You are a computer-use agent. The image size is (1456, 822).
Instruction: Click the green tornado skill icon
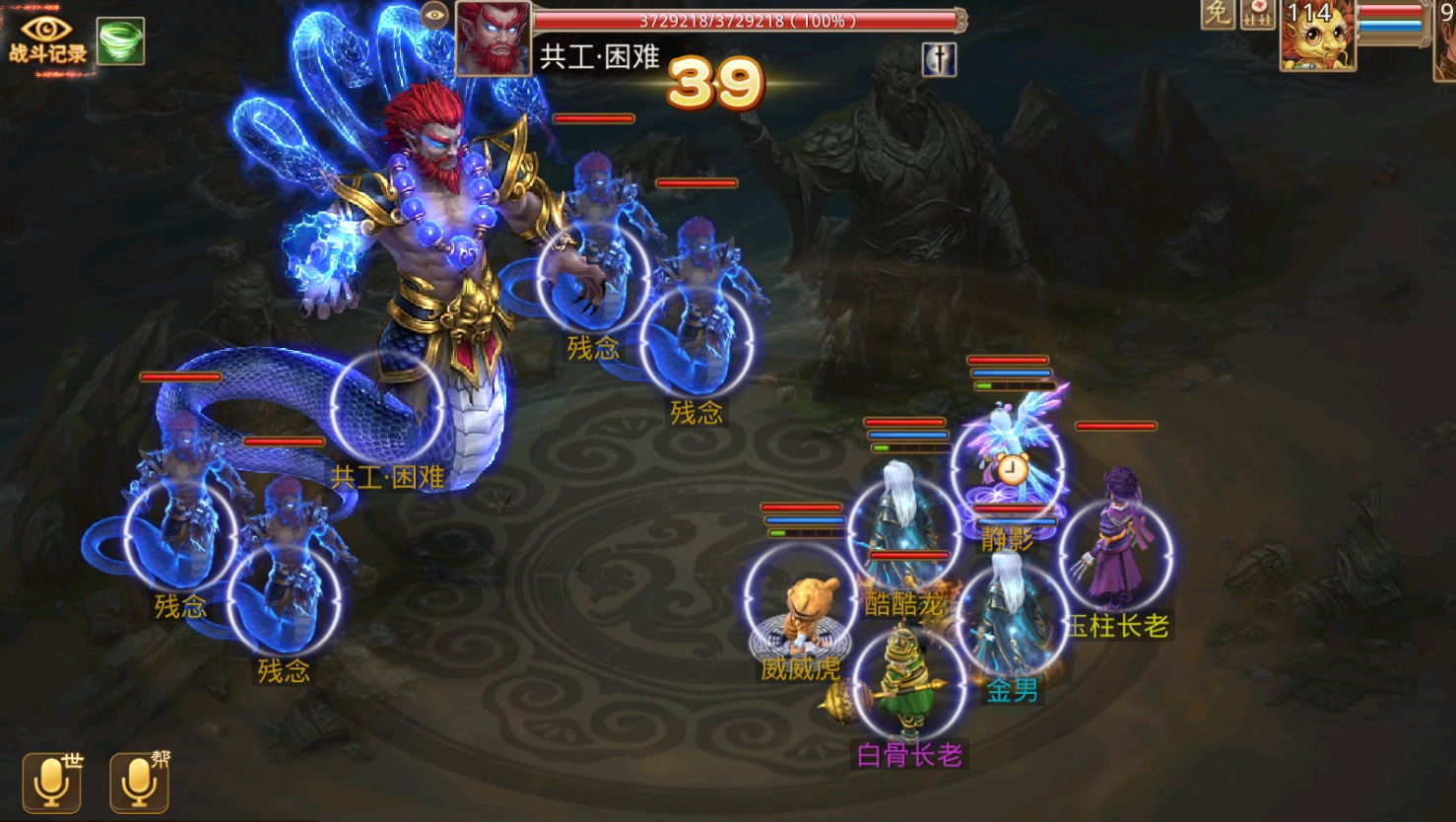[120, 40]
